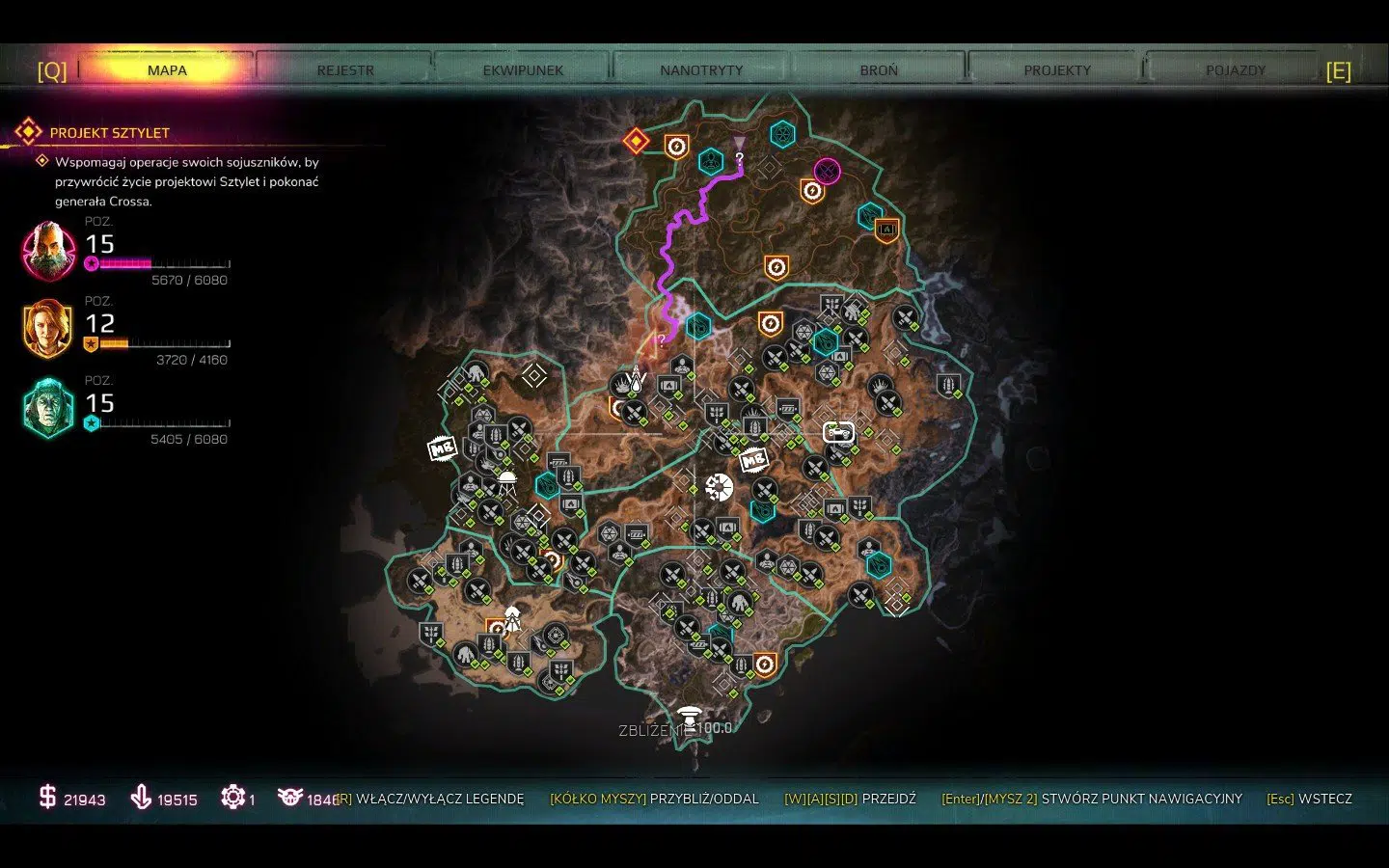Select the active Mapa tab
1389x868 pixels.
tap(167, 70)
